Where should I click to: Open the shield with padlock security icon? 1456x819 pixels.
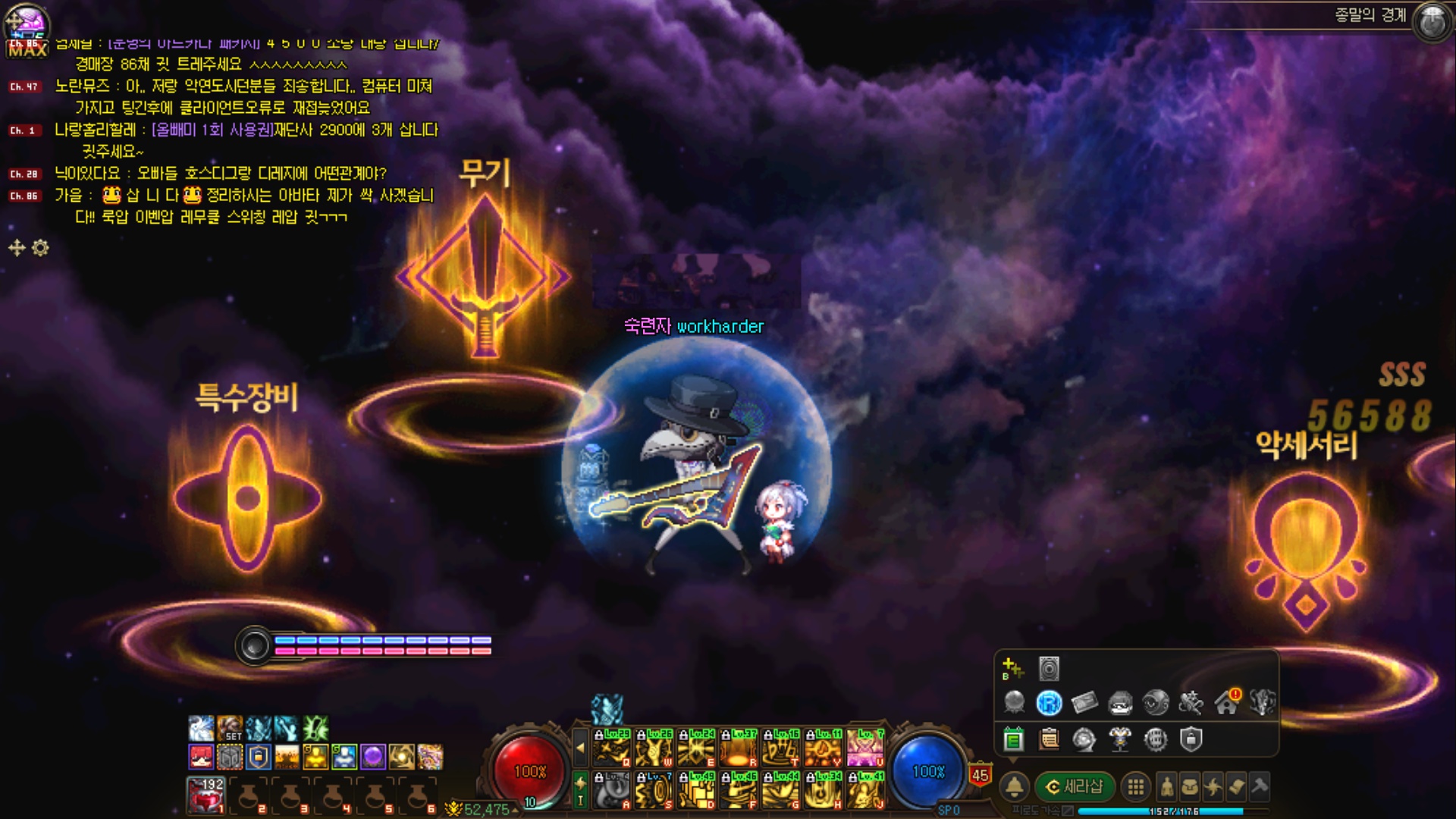click(1191, 739)
